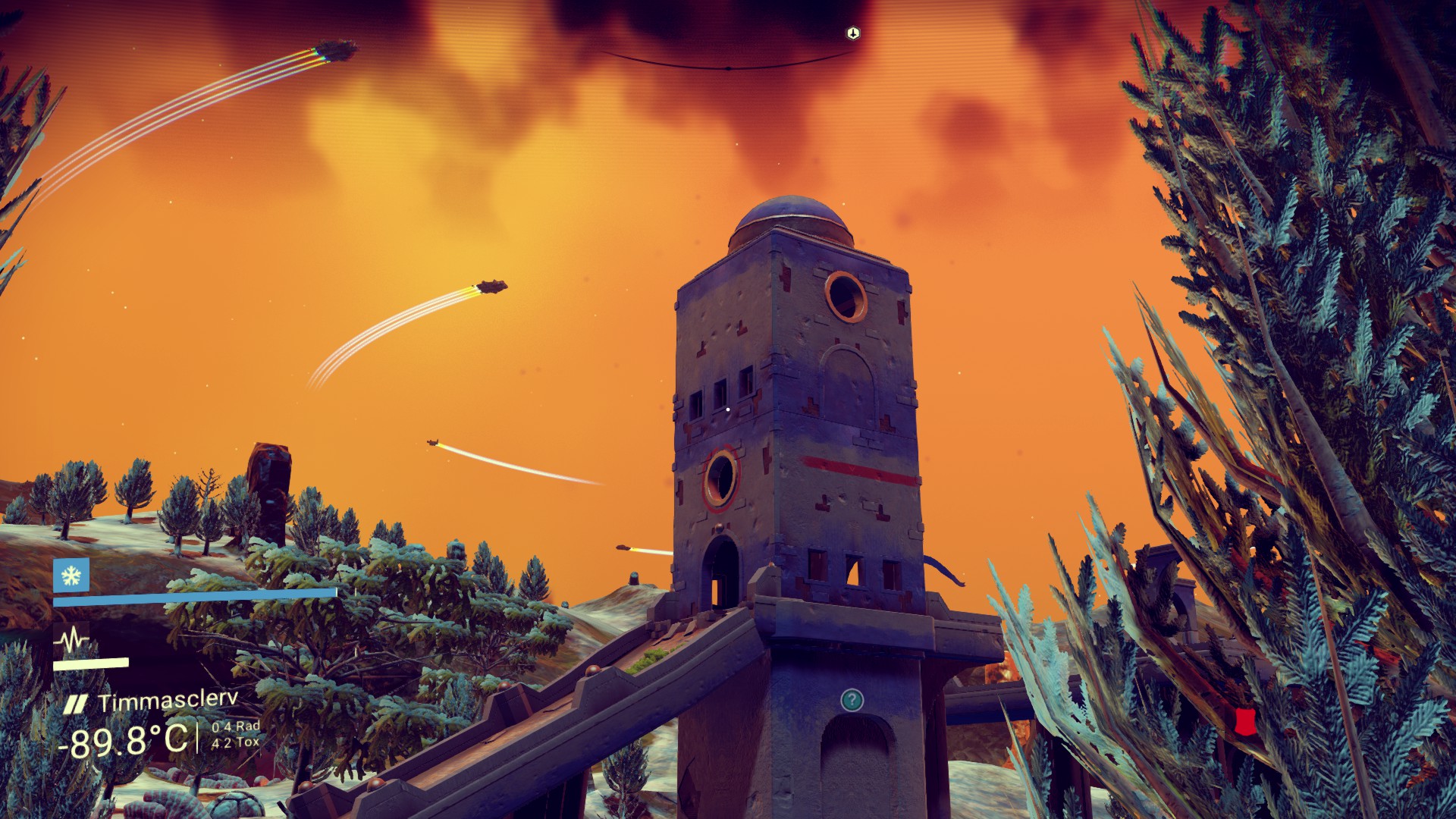Click the snowflake hazard protection icon

point(71,576)
